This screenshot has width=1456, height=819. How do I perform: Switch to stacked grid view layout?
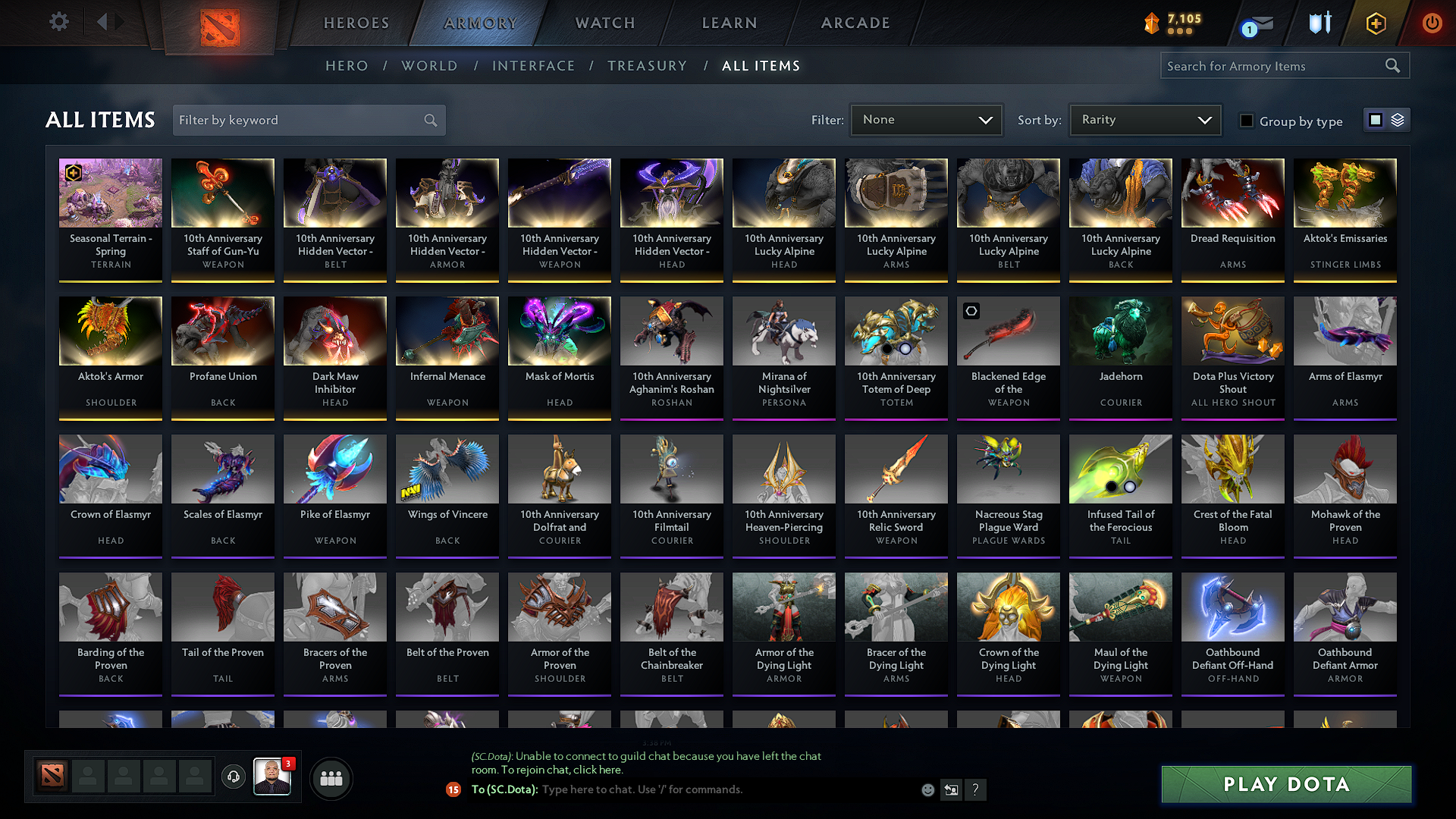[1398, 119]
